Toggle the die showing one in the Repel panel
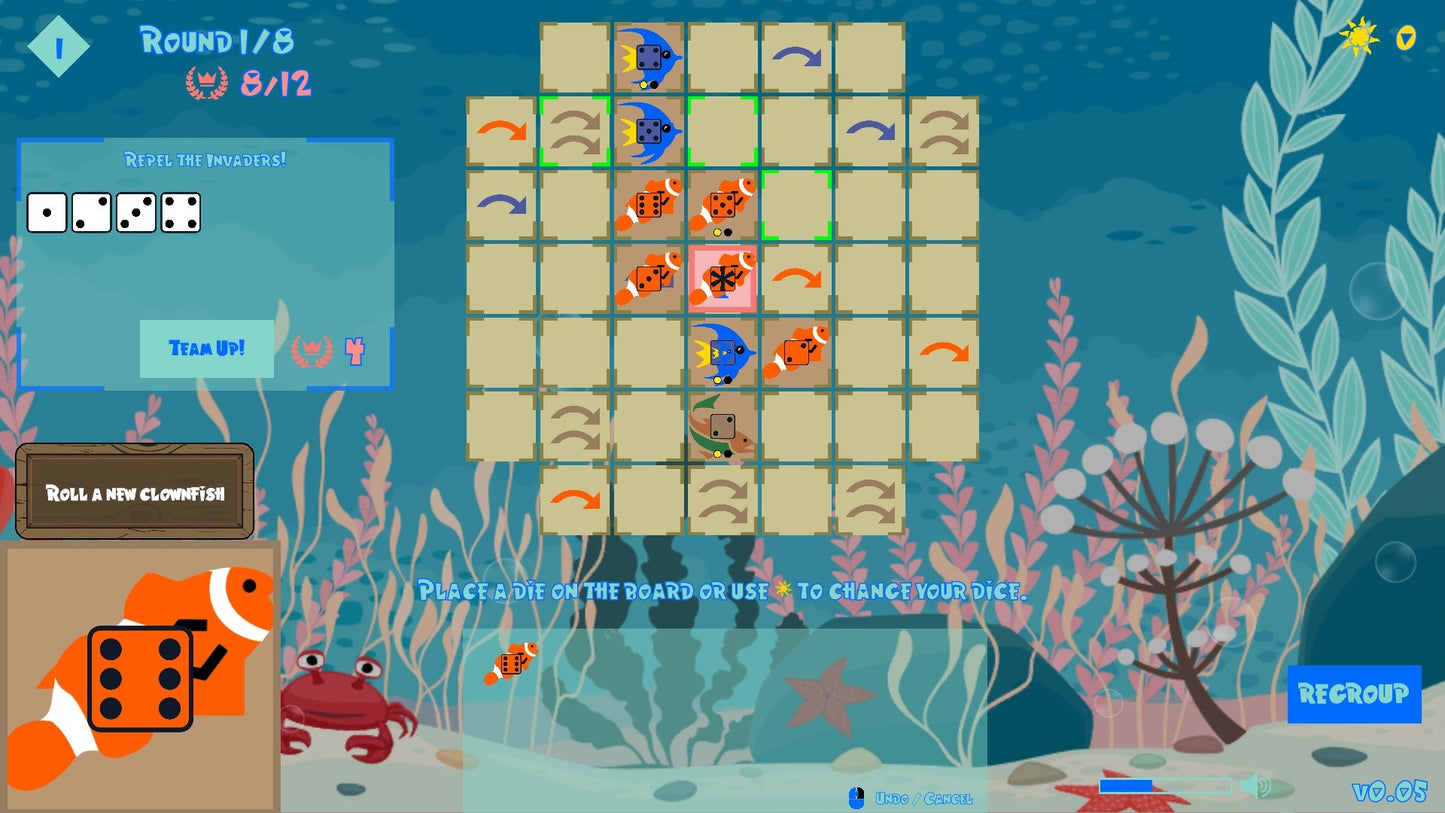Viewport: 1445px width, 813px height. click(x=46, y=212)
